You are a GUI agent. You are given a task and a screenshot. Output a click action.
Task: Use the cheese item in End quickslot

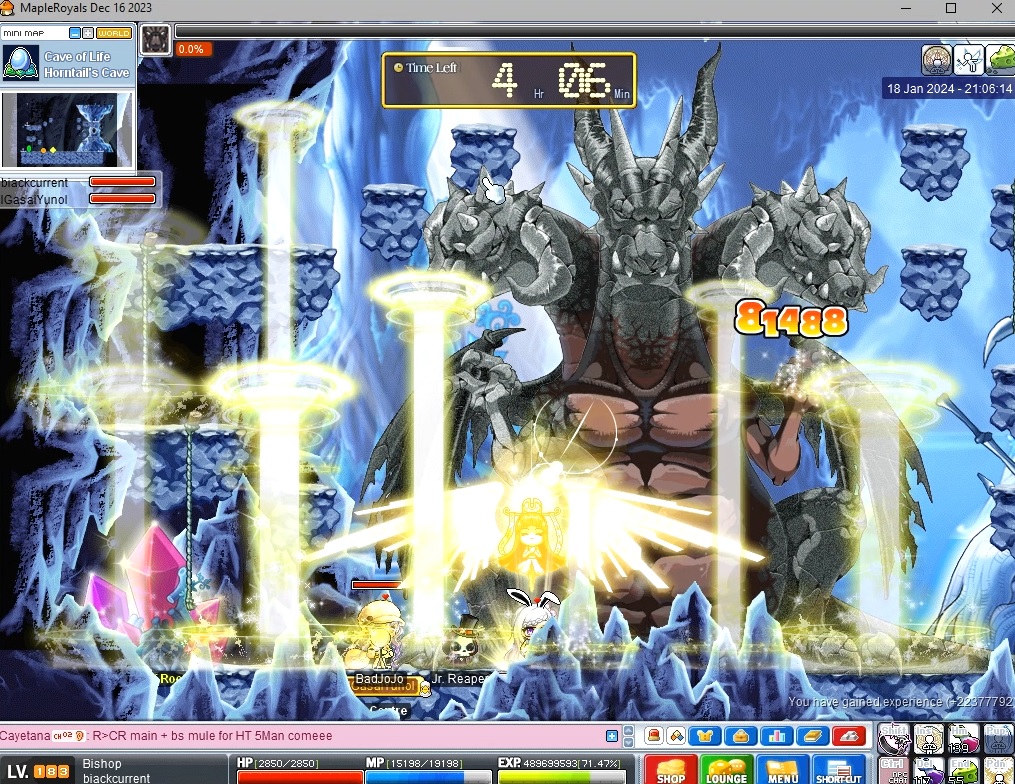(x=964, y=771)
